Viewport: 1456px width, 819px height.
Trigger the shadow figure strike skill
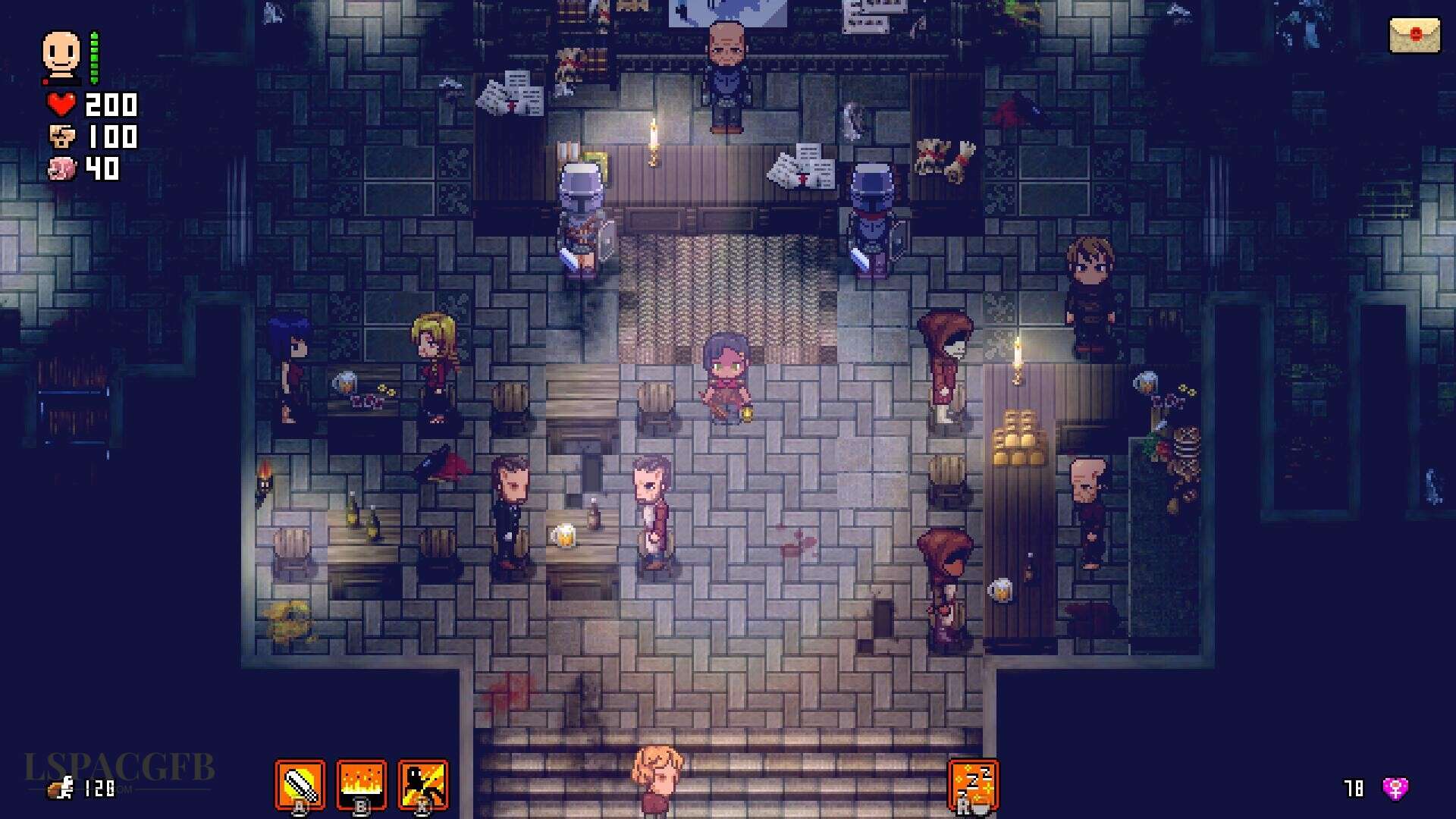pyautogui.click(x=423, y=784)
